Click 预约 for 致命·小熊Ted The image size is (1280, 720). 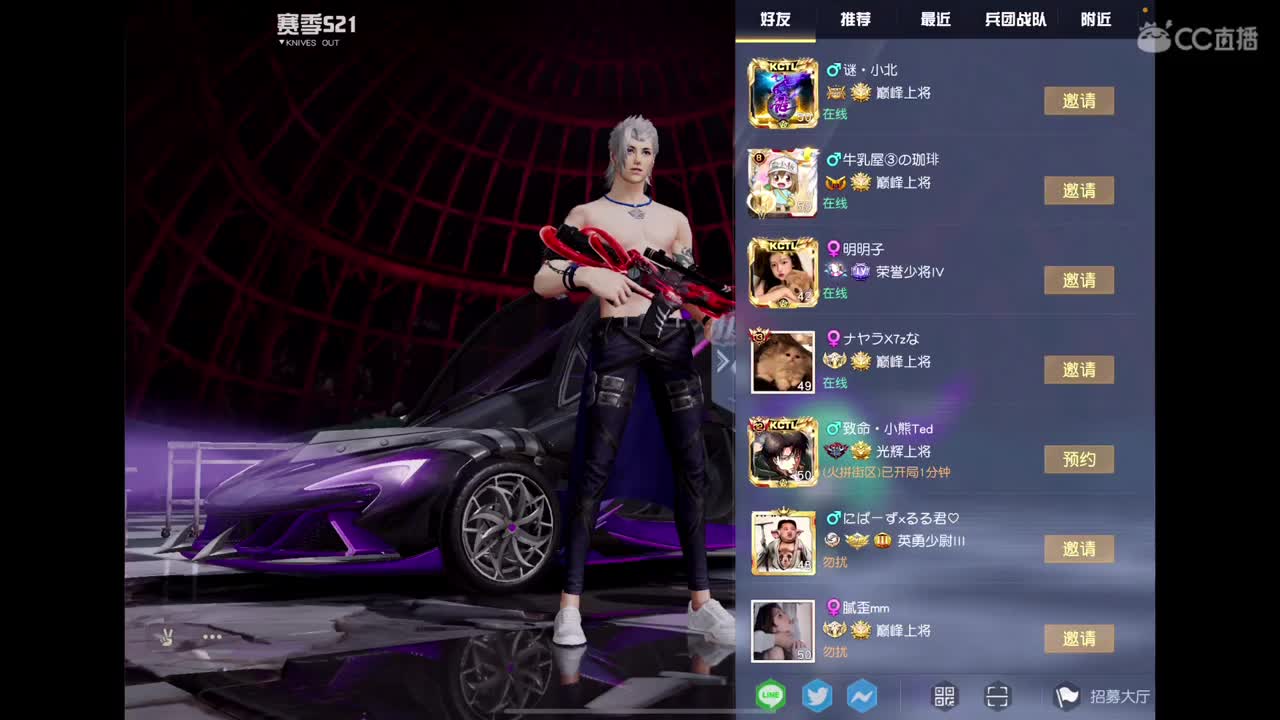coord(1079,459)
